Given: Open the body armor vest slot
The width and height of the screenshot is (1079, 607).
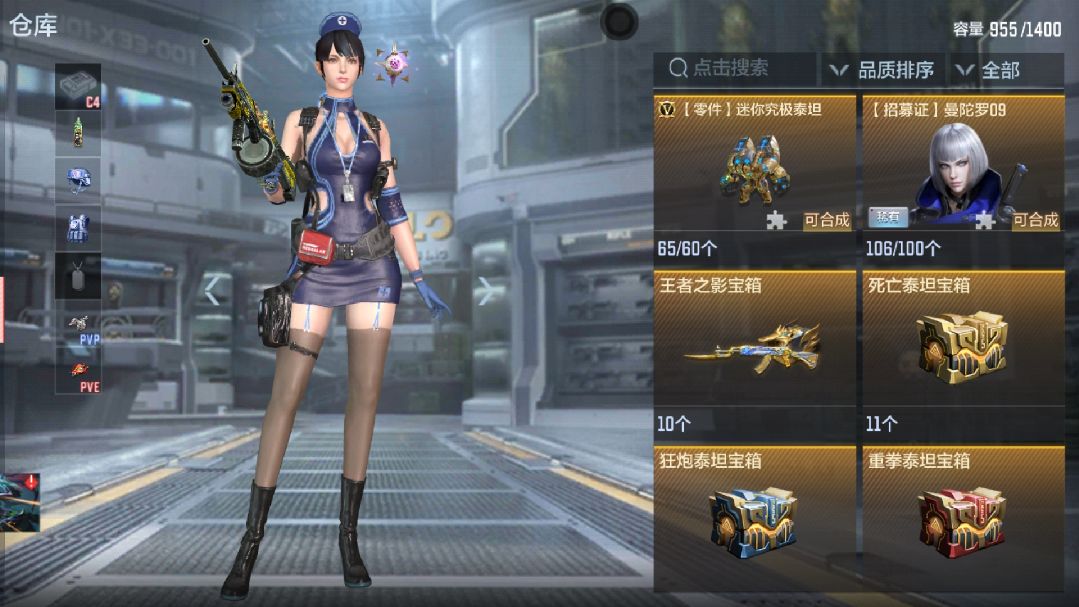Looking at the screenshot, I should (x=78, y=228).
